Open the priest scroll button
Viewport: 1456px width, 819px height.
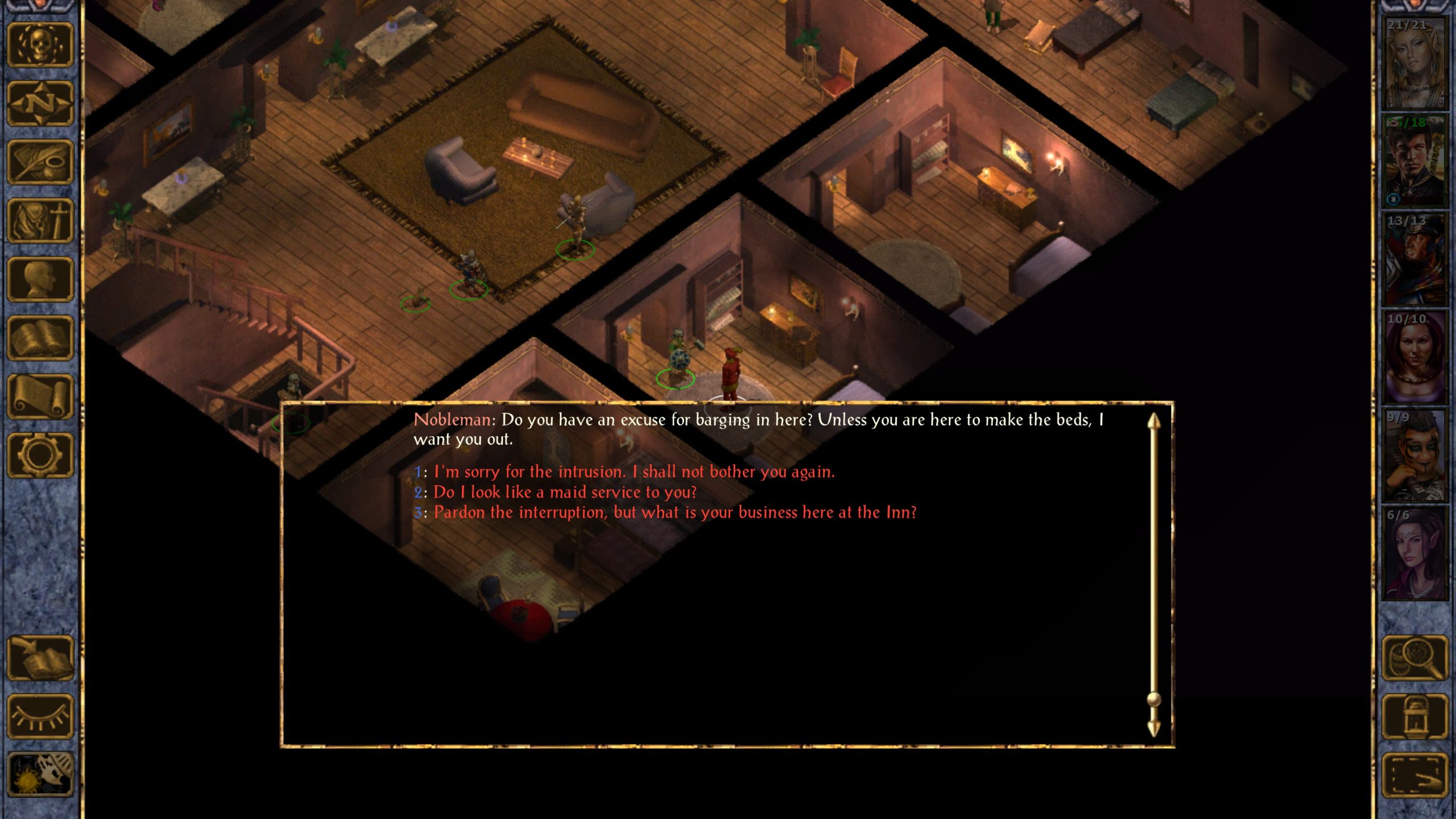point(40,396)
